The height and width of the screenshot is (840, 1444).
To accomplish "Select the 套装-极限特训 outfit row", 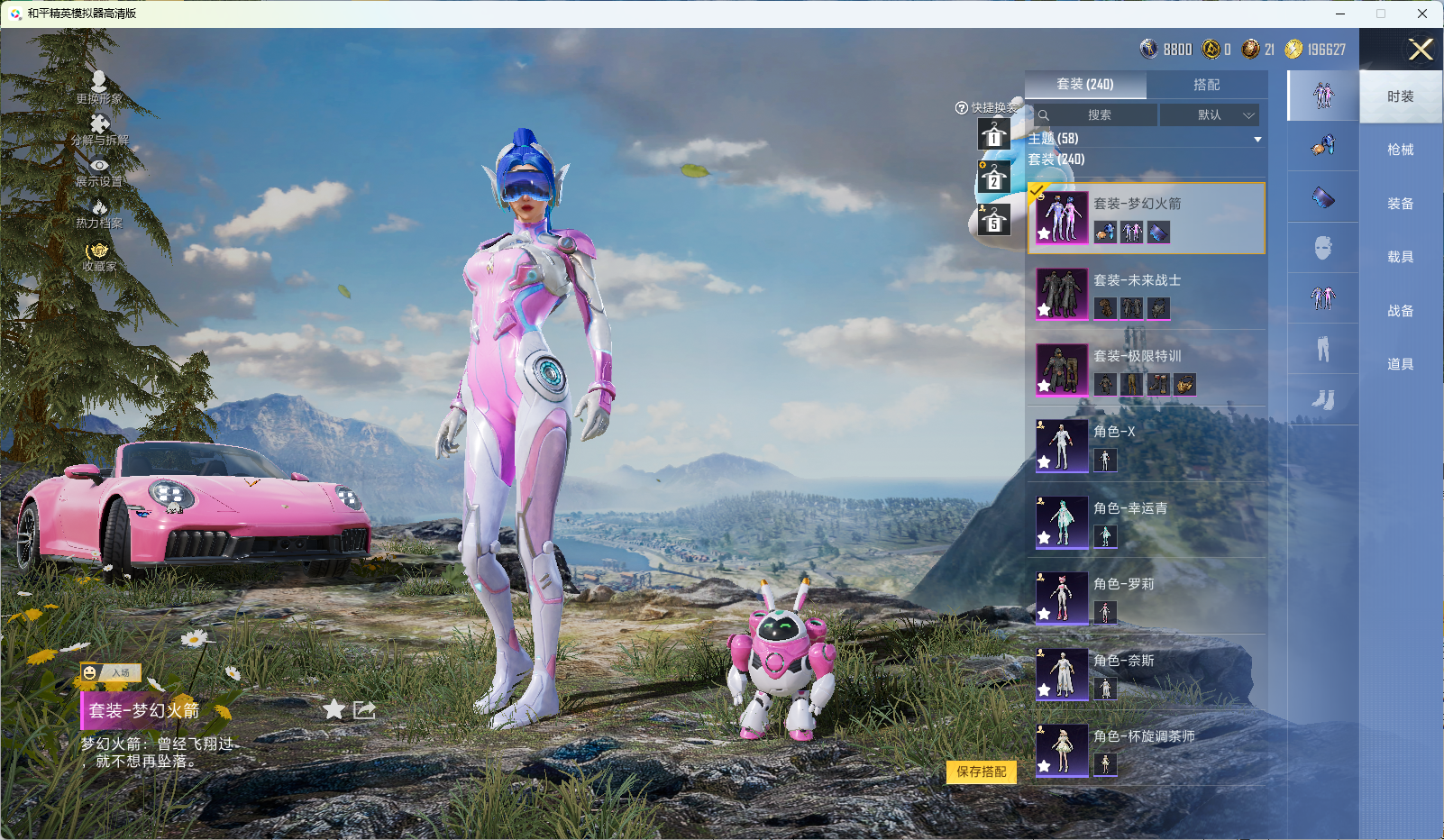I will [x=1146, y=370].
